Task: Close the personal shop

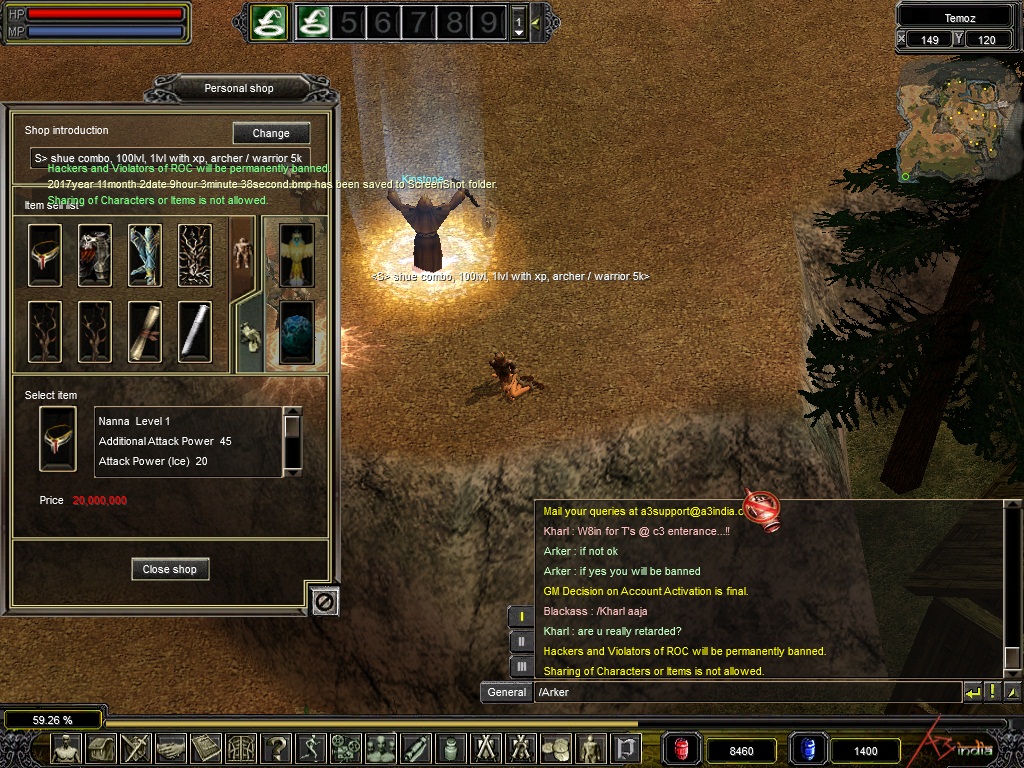Action: [169, 569]
